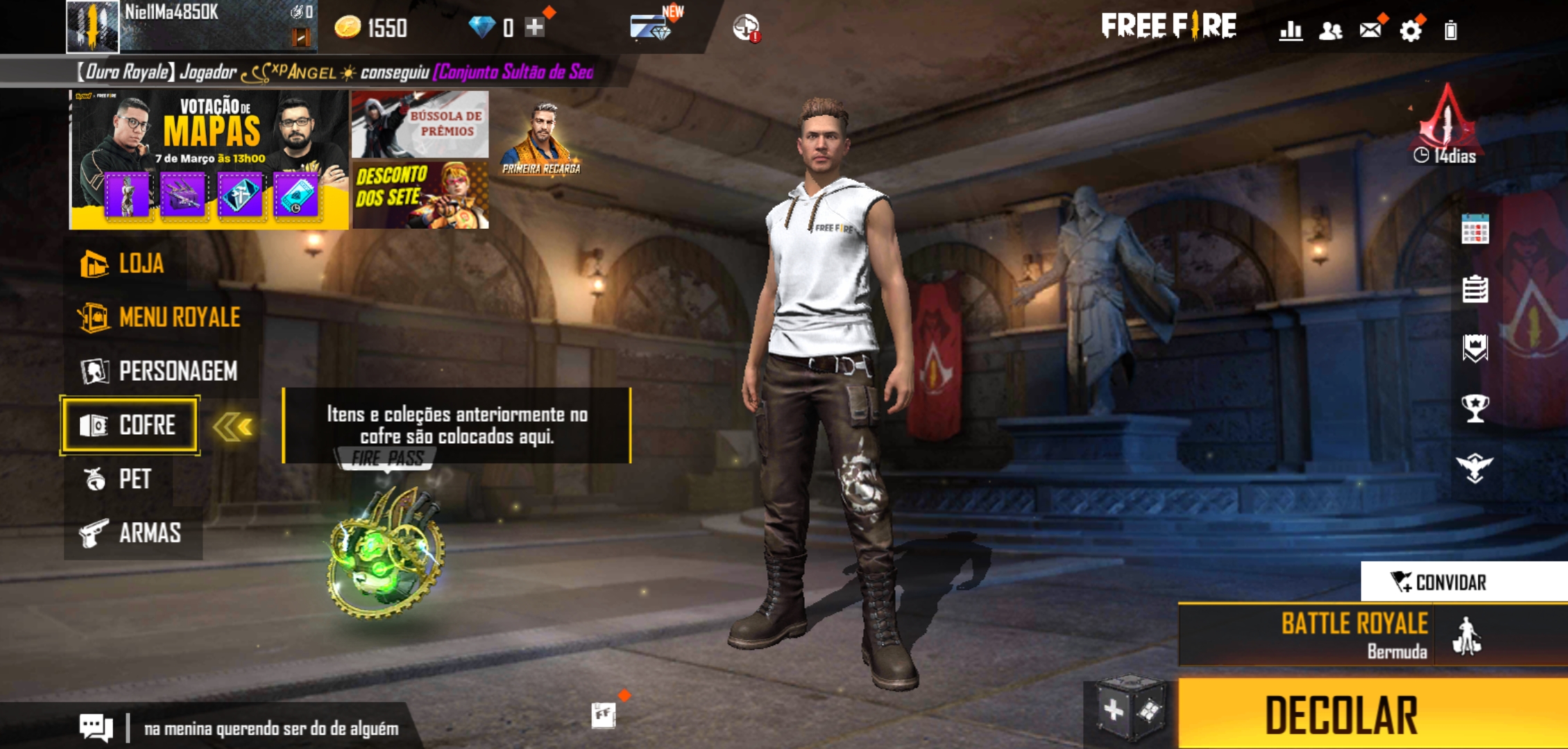
Task: Open the highlighted Cofre vault
Action: tap(130, 425)
